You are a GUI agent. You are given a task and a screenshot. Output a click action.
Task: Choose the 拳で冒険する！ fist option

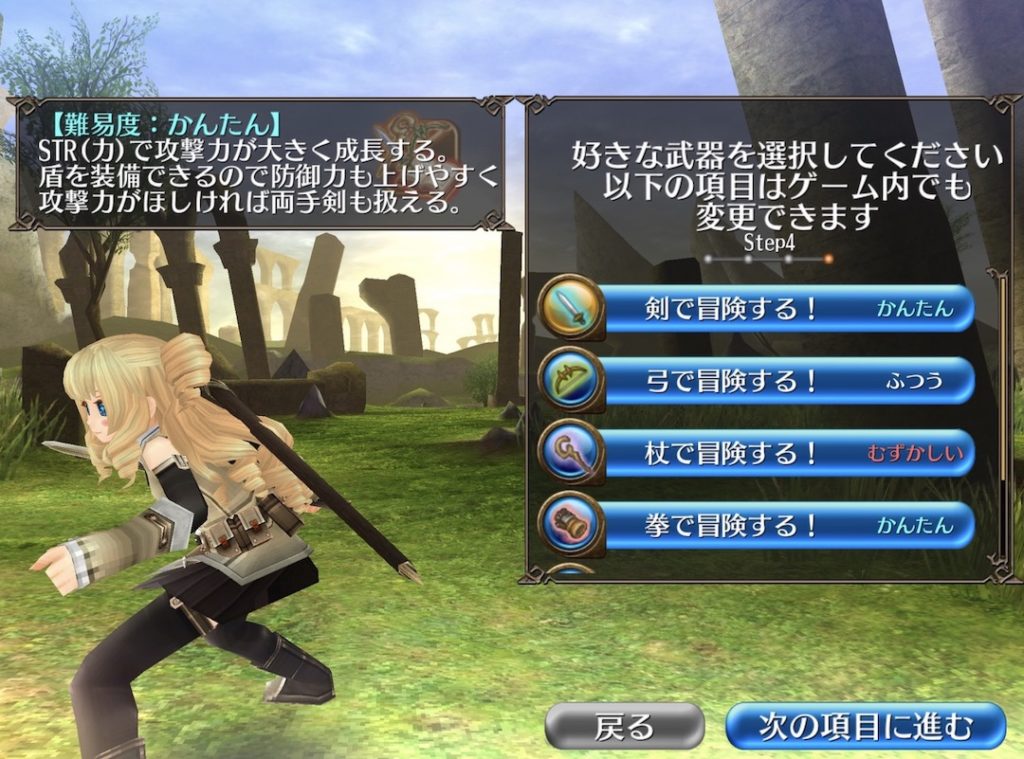click(785, 526)
